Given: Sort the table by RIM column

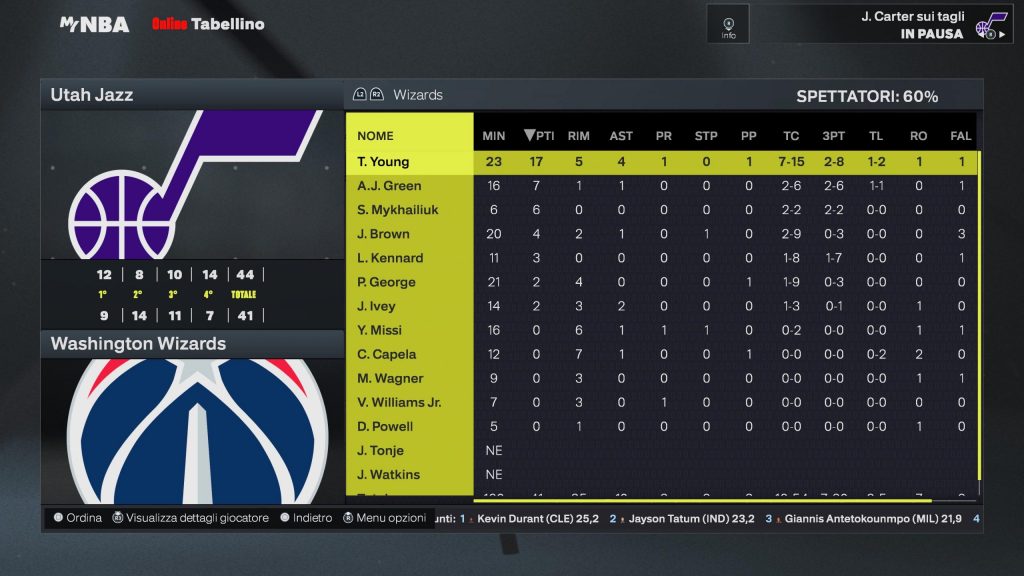Looking at the screenshot, I should click(578, 136).
